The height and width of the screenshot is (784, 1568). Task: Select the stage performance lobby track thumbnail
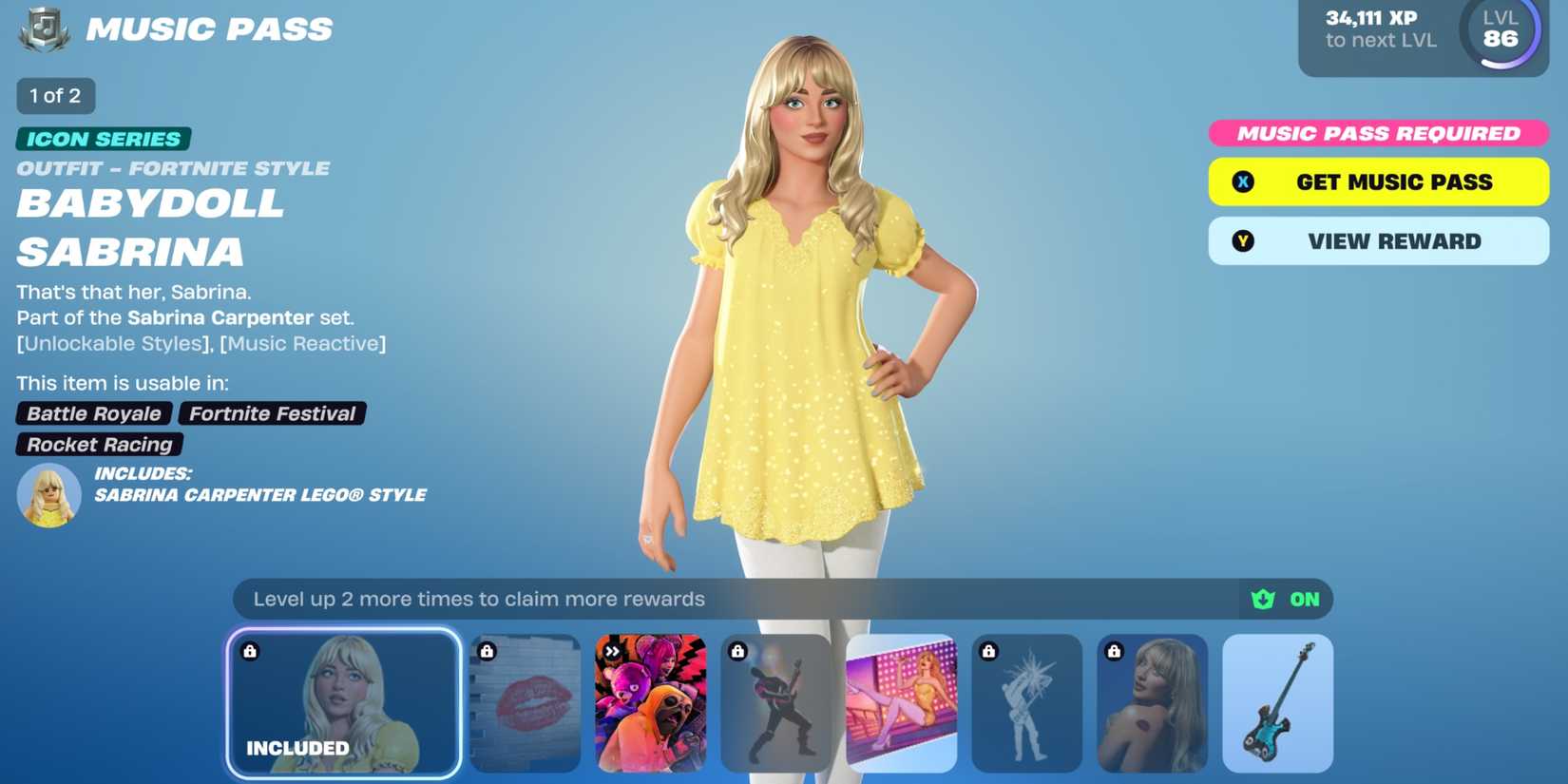click(x=901, y=703)
